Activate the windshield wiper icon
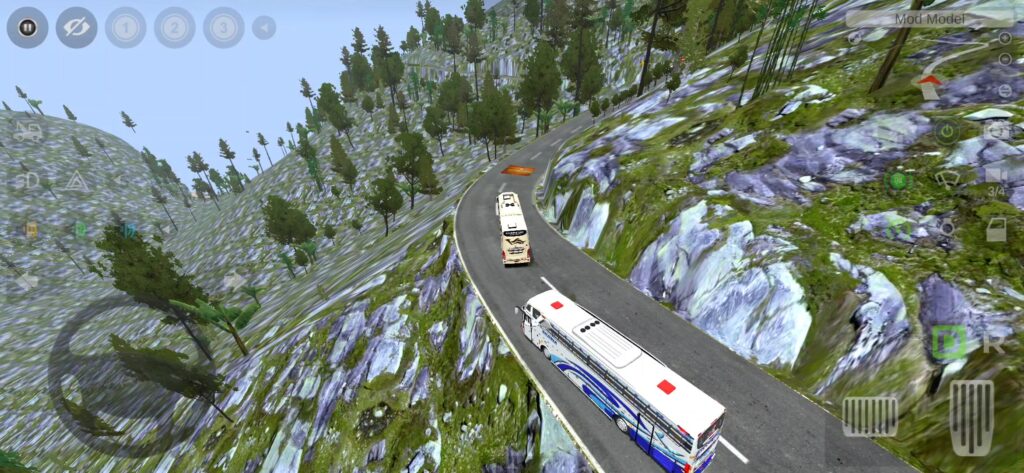 [946, 181]
